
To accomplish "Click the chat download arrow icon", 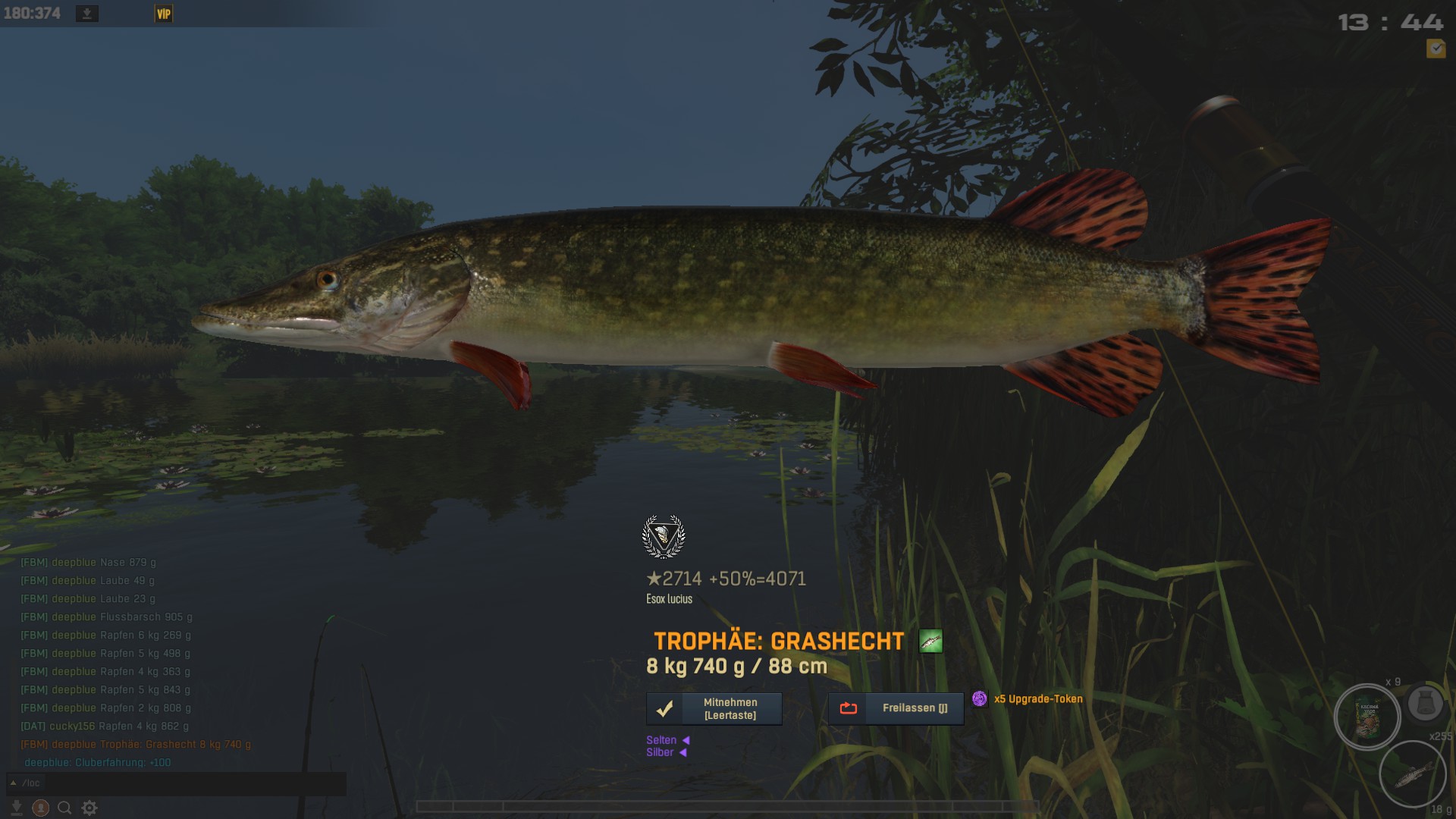I will (x=17, y=808).
